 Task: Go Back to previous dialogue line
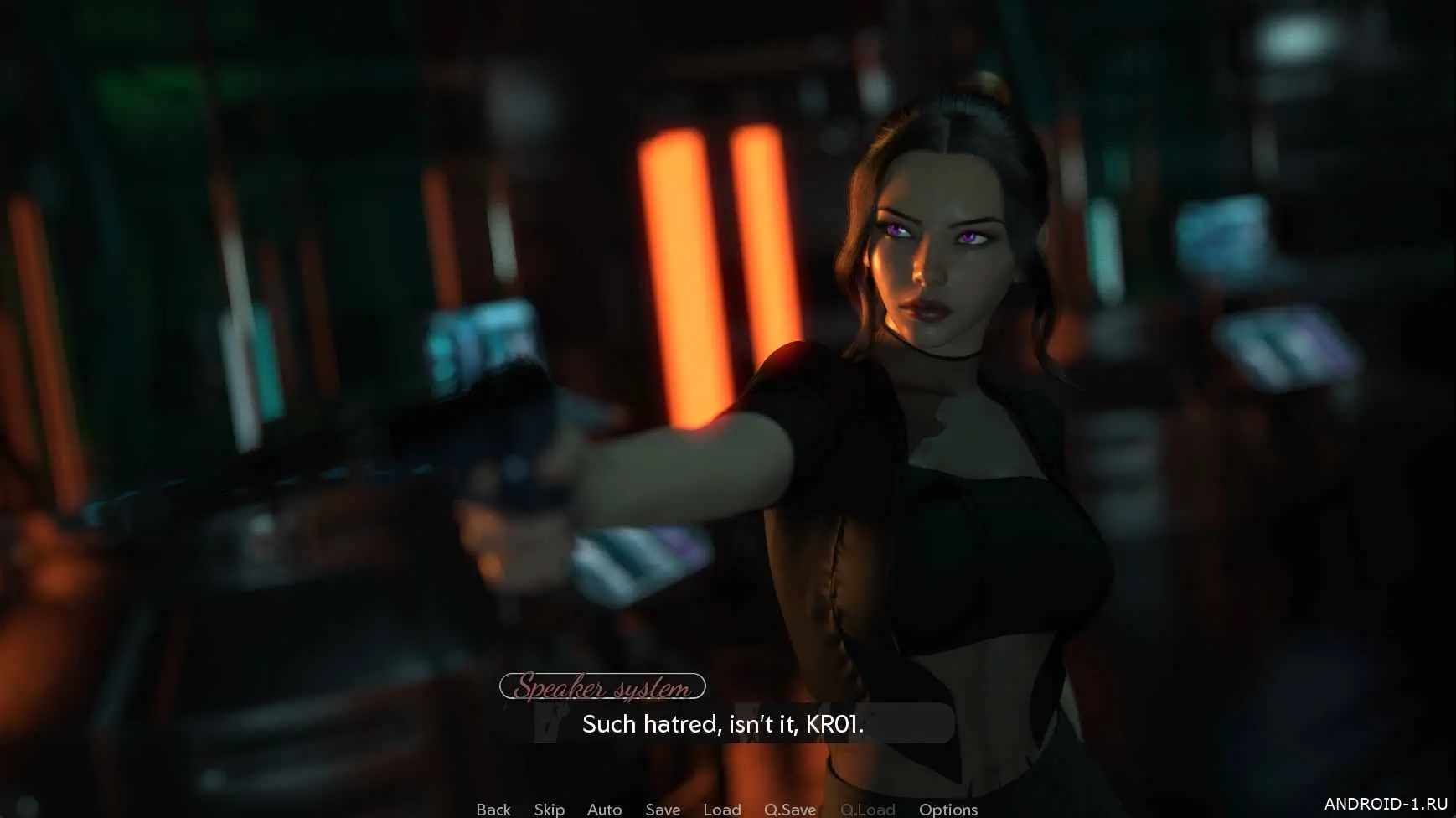pyautogui.click(x=493, y=809)
